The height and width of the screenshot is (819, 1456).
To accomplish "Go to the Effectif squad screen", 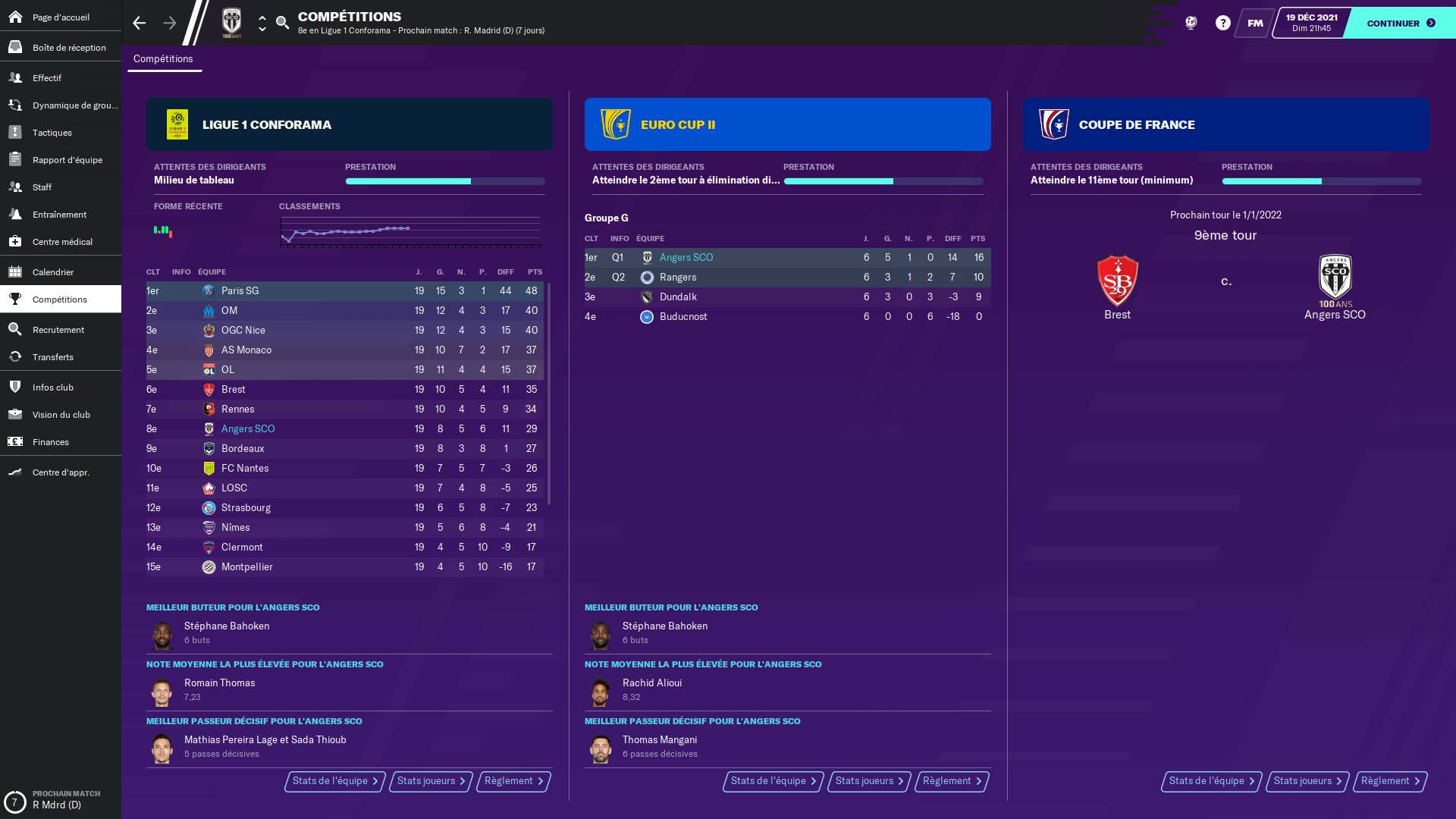I will tap(47, 78).
